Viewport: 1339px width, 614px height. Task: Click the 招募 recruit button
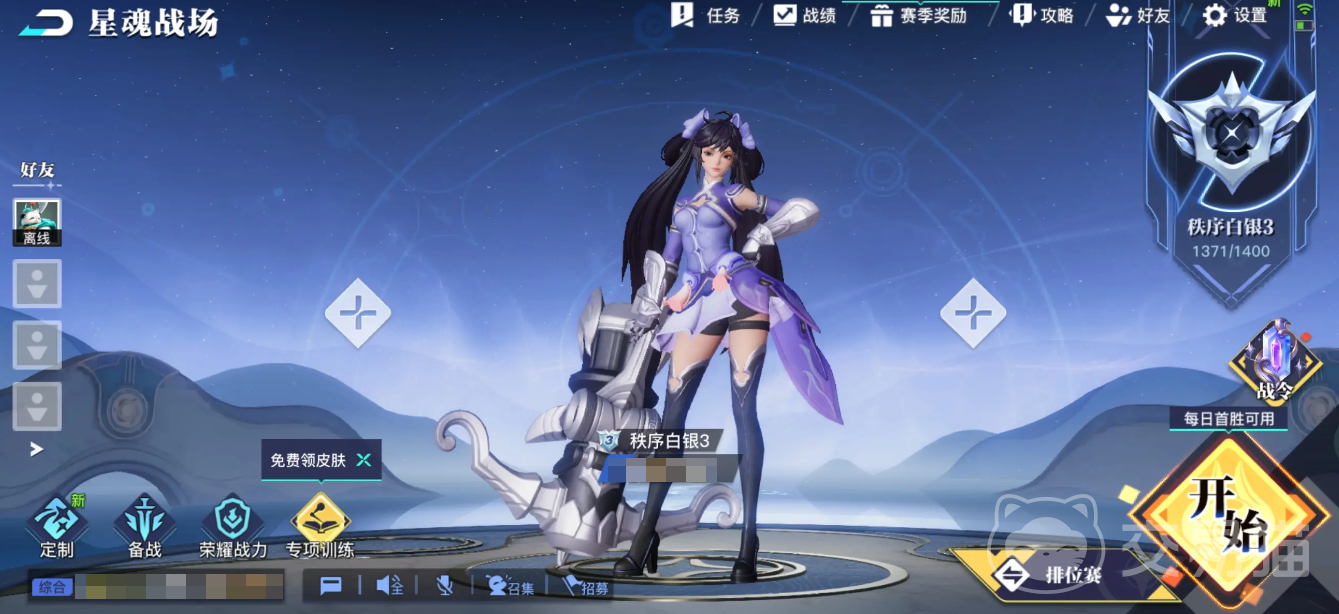click(585, 587)
